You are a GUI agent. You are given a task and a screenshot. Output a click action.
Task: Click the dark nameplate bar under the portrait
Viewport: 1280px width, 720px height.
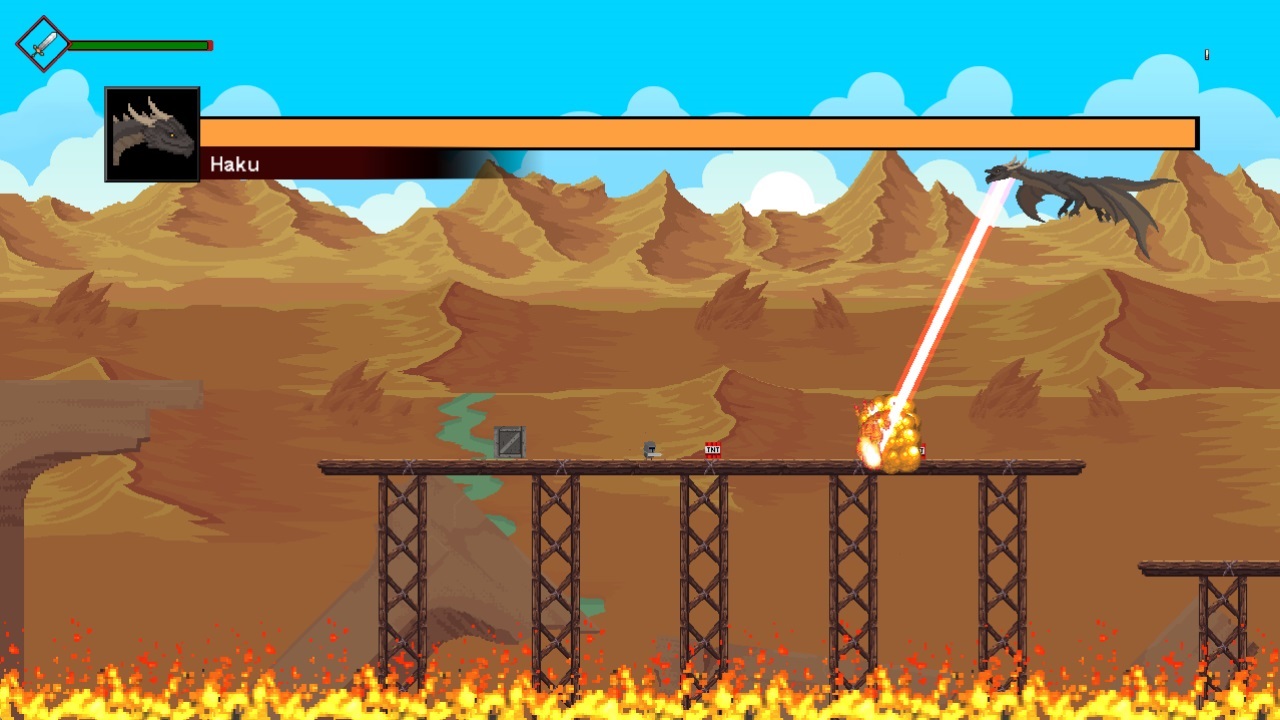point(350,164)
